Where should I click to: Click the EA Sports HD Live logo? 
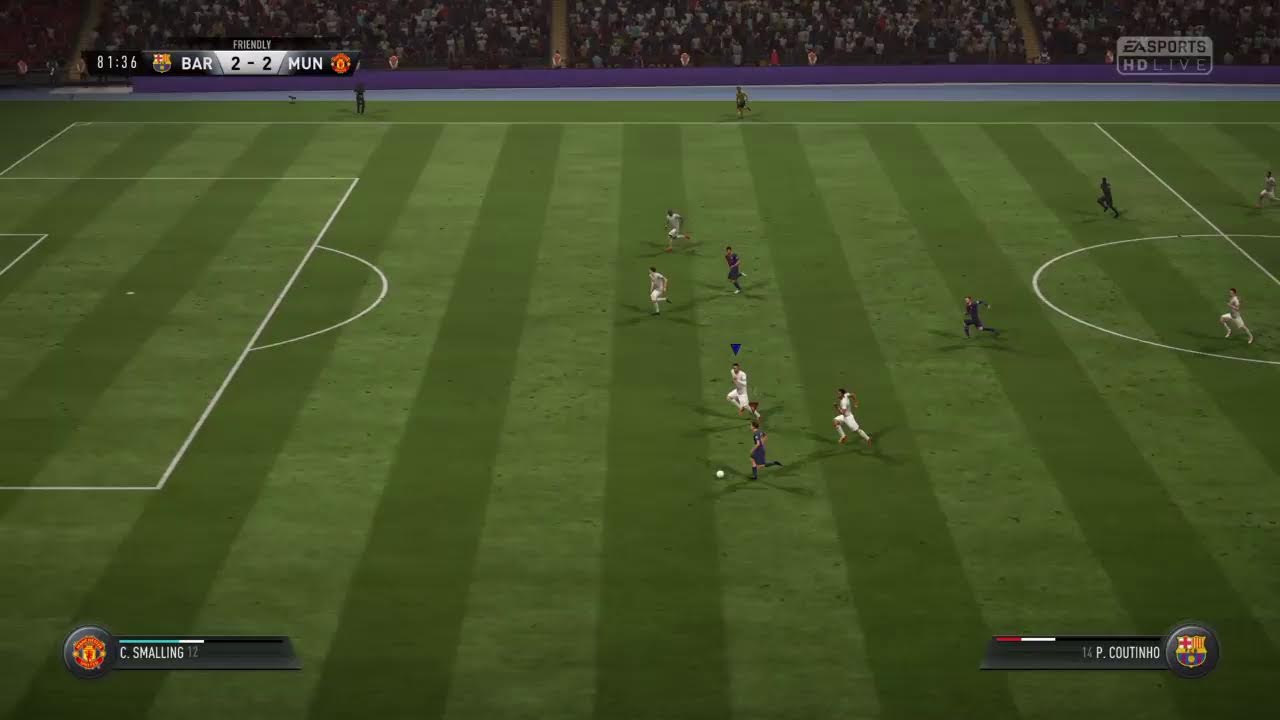tap(1164, 56)
